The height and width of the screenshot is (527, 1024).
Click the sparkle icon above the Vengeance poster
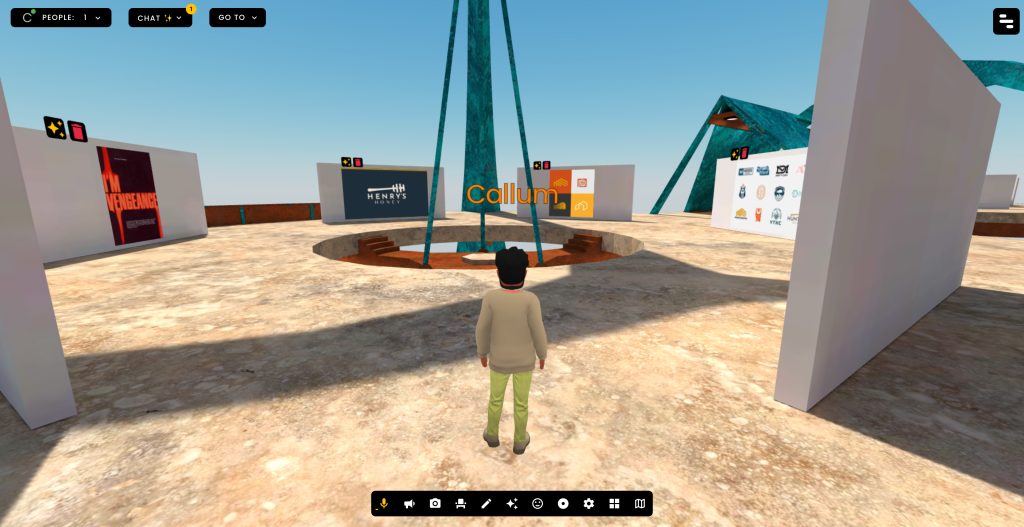[x=54, y=127]
